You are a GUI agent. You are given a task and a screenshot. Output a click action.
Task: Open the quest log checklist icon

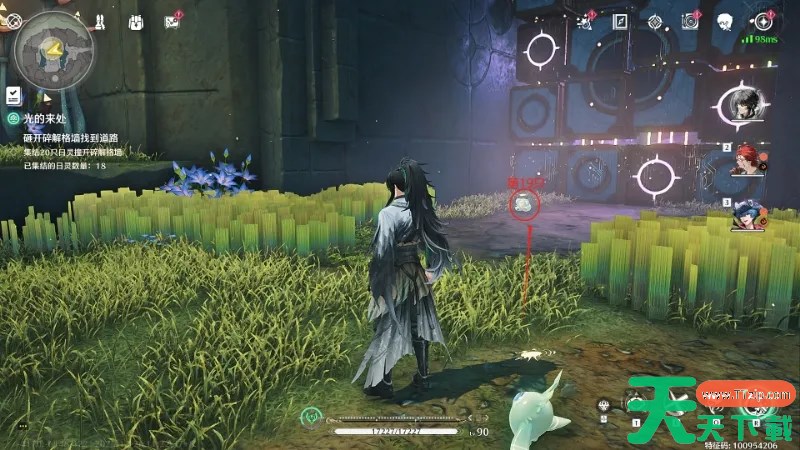tap(14, 95)
